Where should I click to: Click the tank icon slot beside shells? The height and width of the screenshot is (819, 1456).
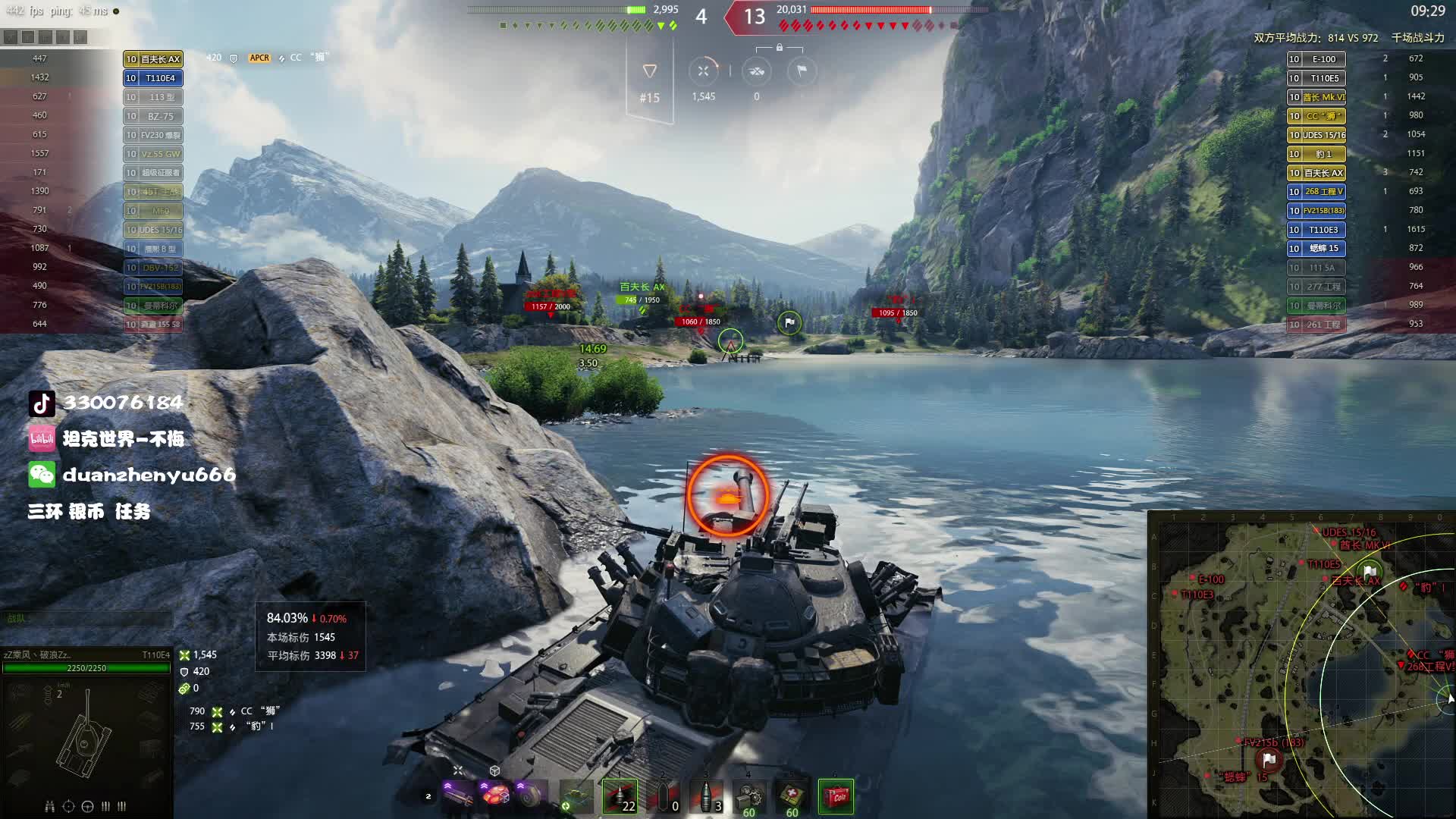click(x=577, y=796)
